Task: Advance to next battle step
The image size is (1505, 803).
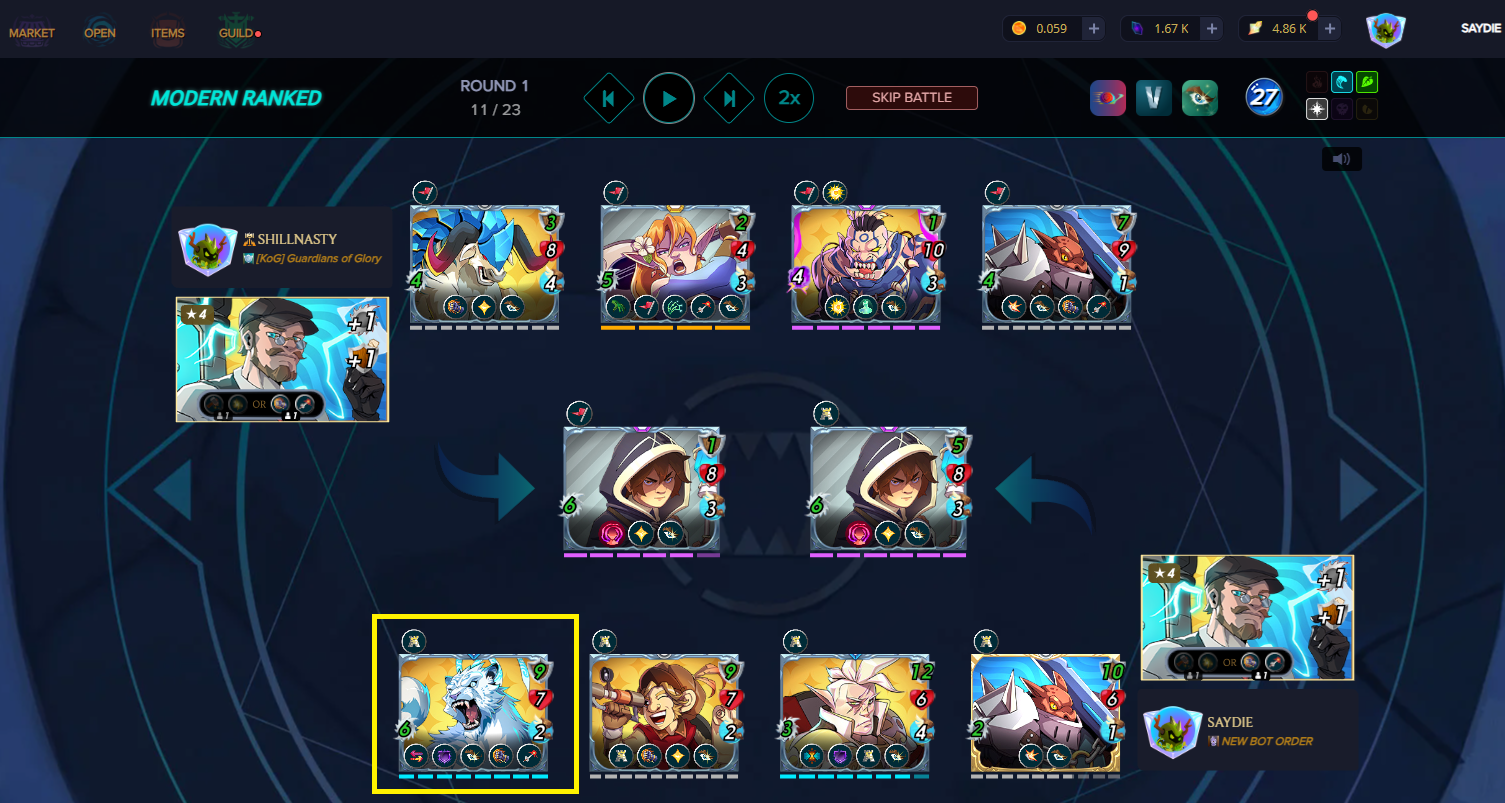Action: pos(729,98)
